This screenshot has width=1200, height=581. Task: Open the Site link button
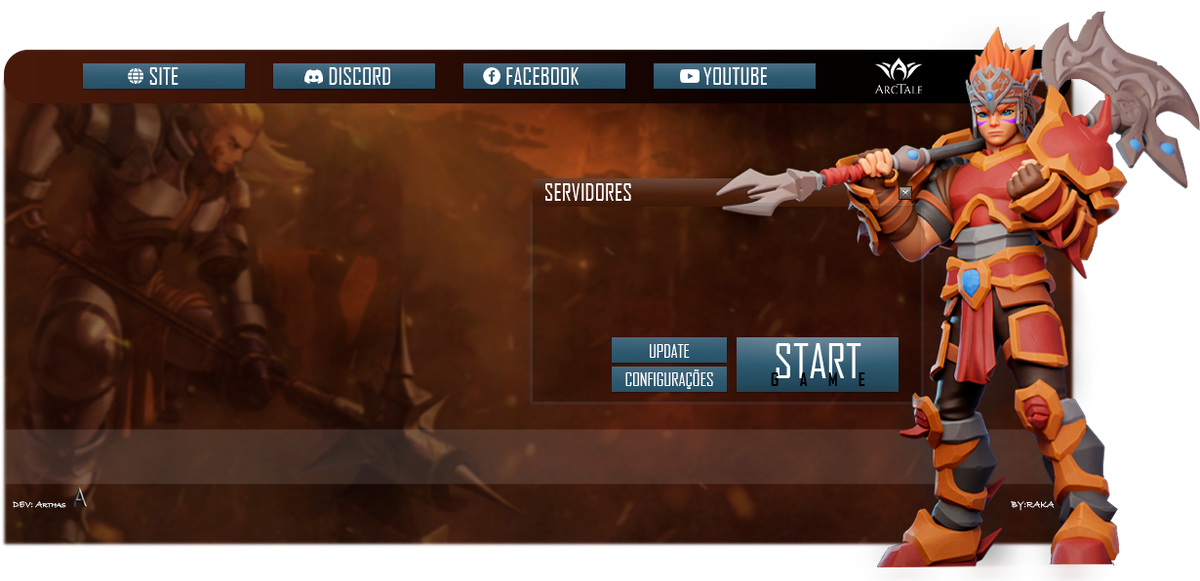click(x=163, y=76)
